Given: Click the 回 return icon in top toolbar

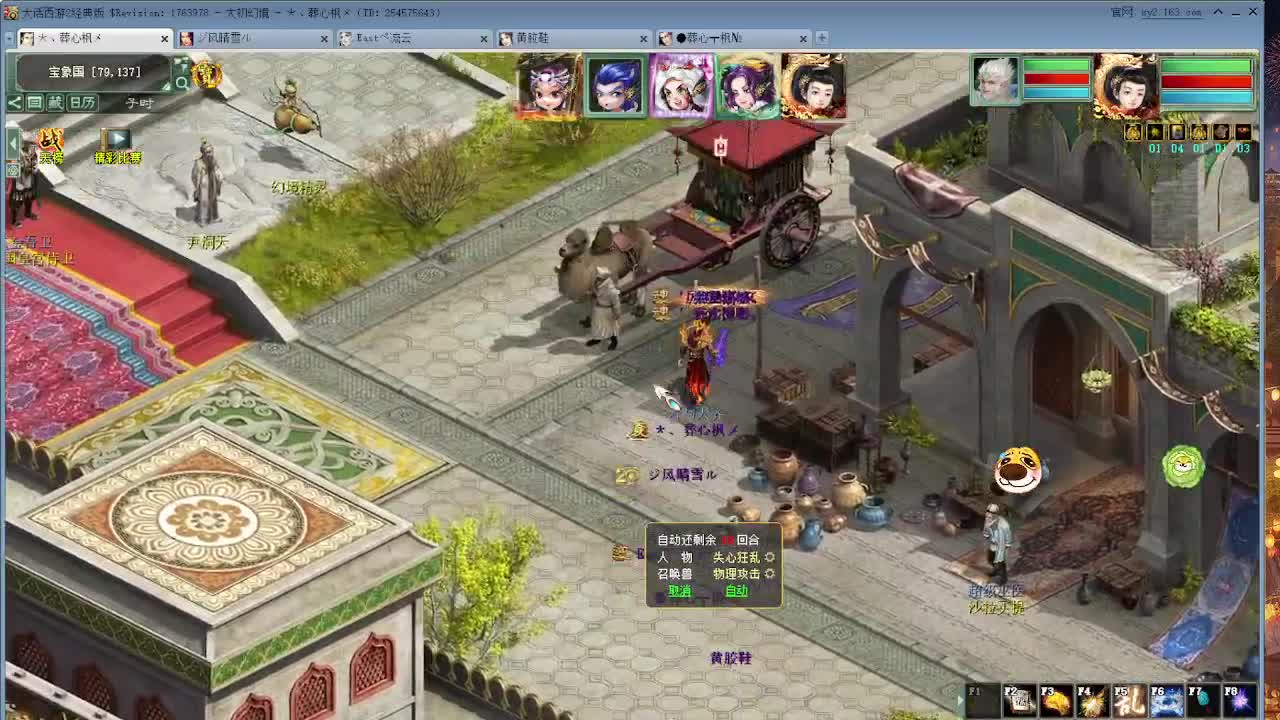Looking at the screenshot, I should (x=35, y=102).
